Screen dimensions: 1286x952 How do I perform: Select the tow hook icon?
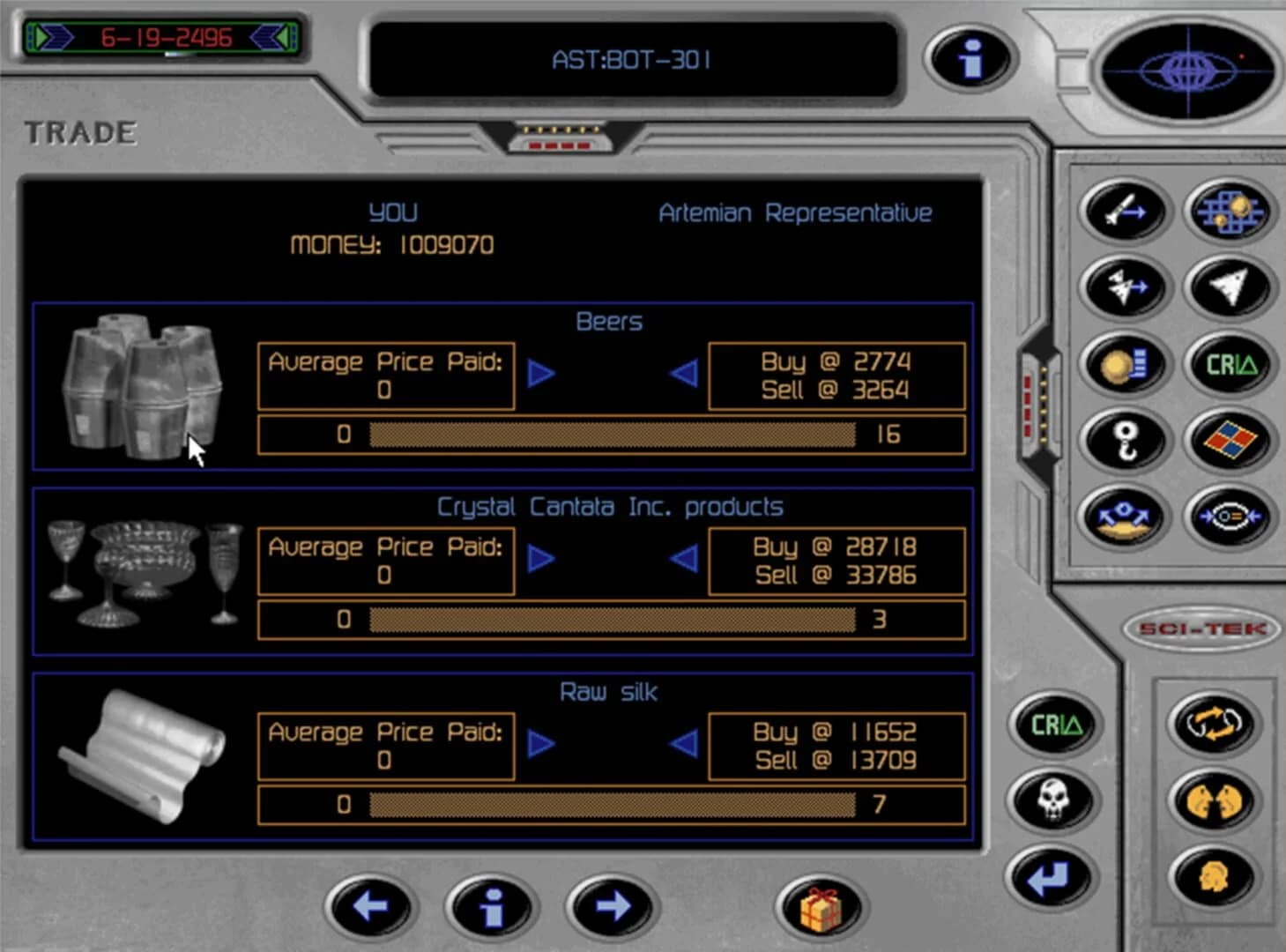pos(1123,439)
